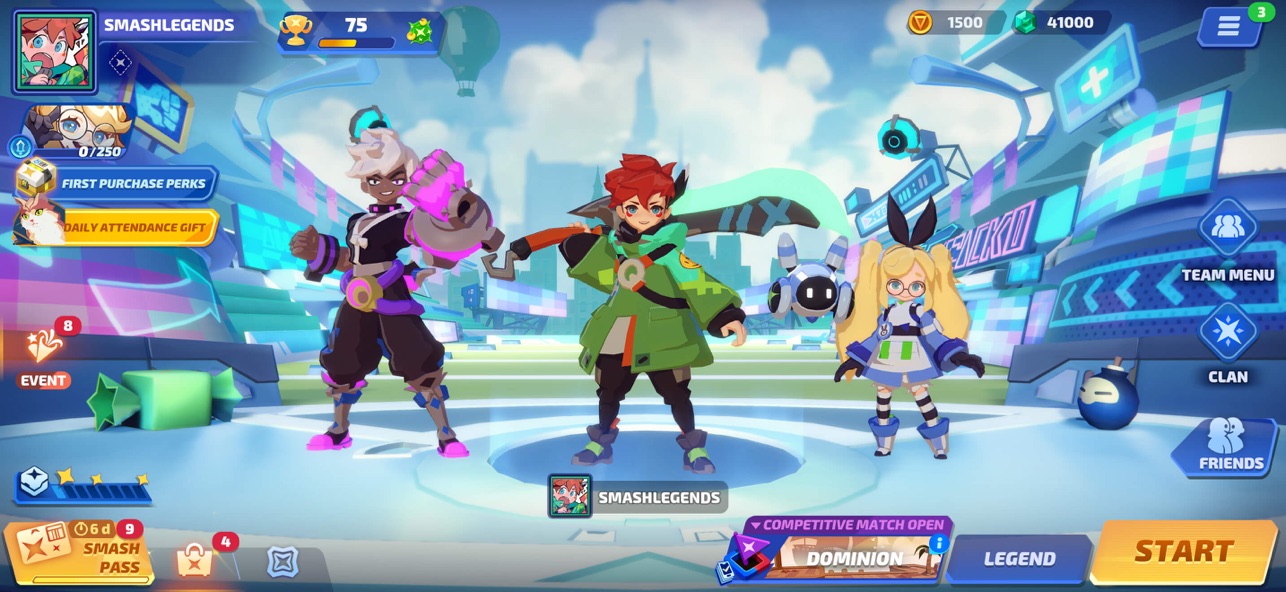View First Purchase Perks offer
The width and height of the screenshot is (1286, 592).
point(118,183)
